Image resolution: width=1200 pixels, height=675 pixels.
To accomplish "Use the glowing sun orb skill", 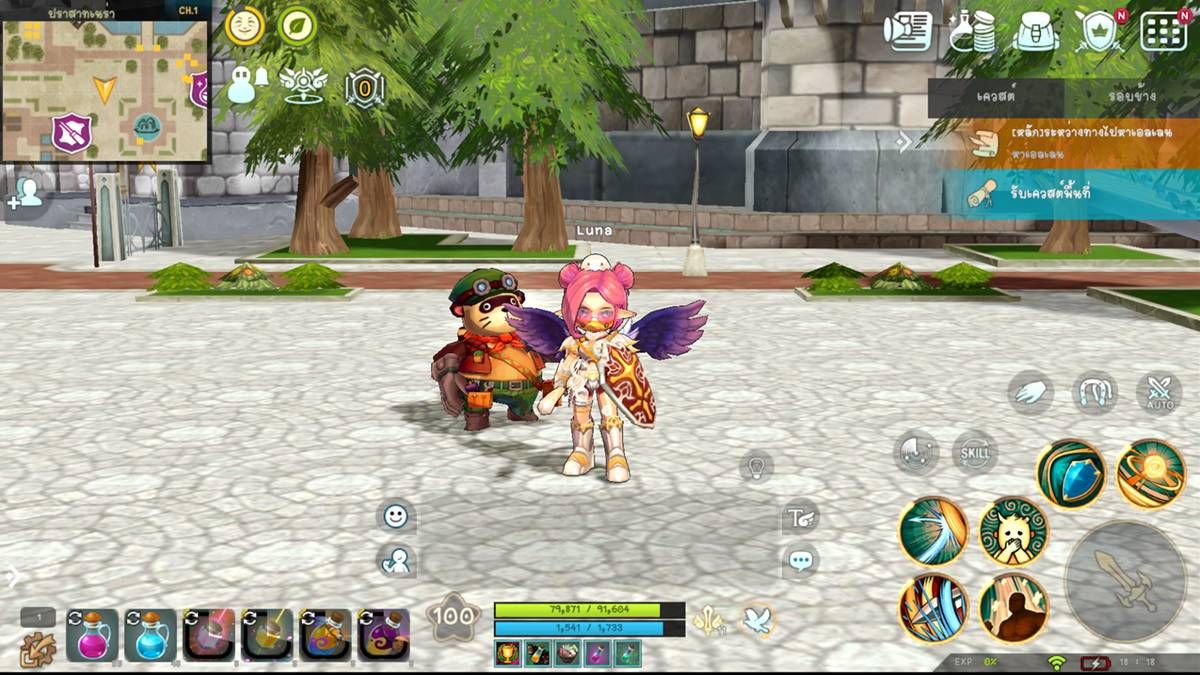I will [x=1150, y=473].
